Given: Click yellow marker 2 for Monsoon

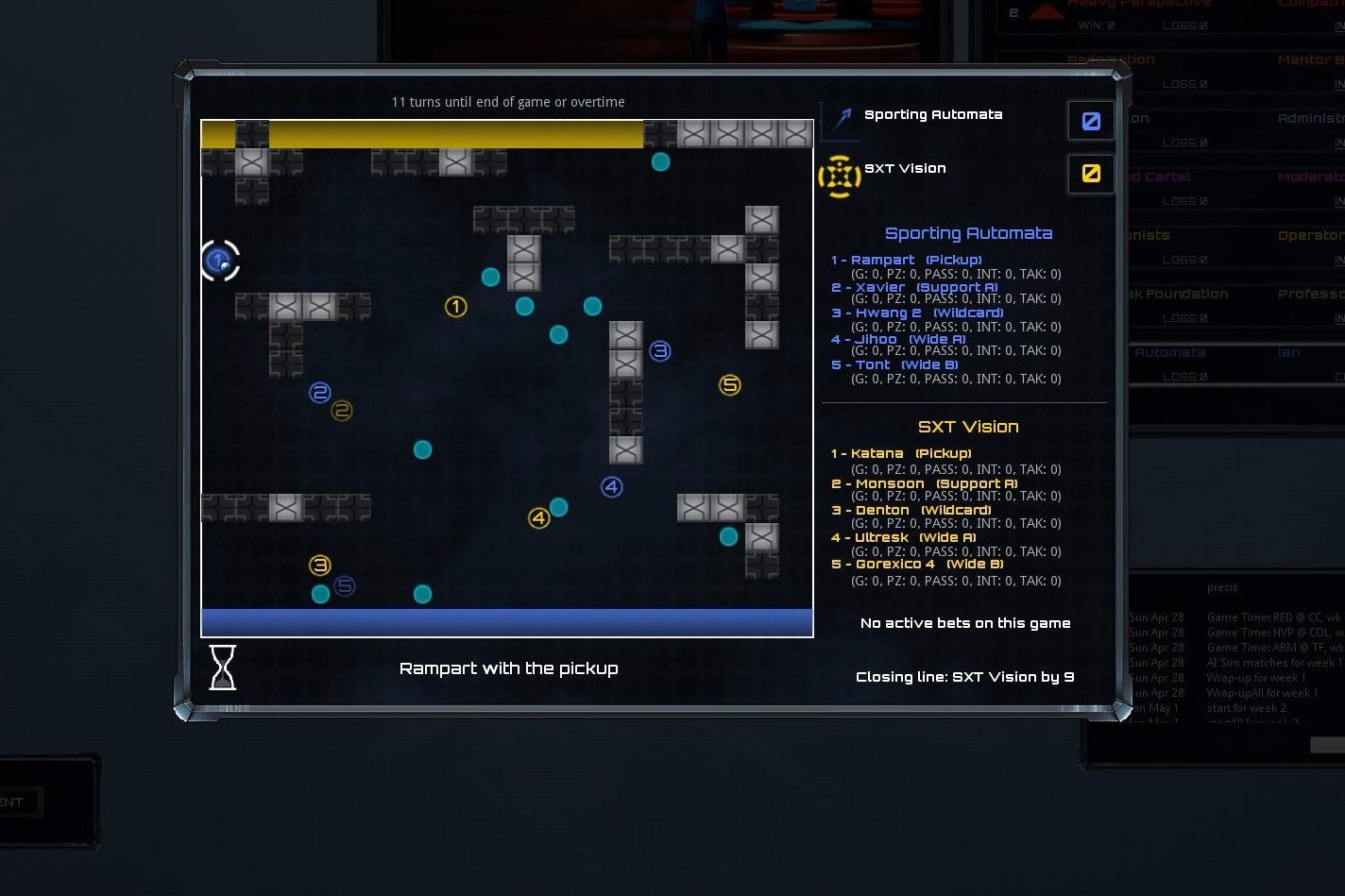Looking at the screenshot, I should (340, 410).
